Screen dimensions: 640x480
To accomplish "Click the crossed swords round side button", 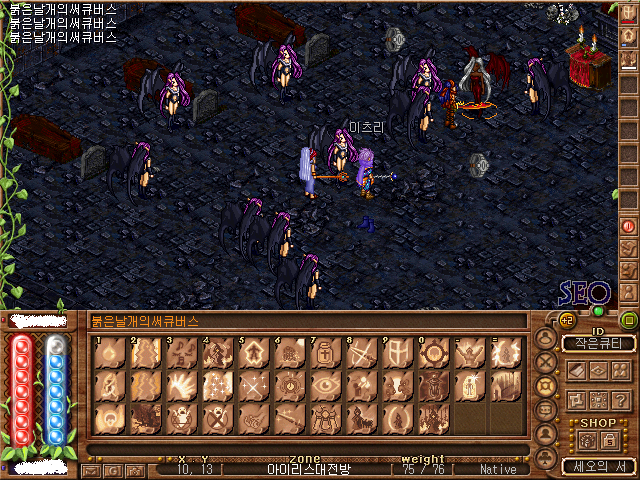I will pos(546,361).
